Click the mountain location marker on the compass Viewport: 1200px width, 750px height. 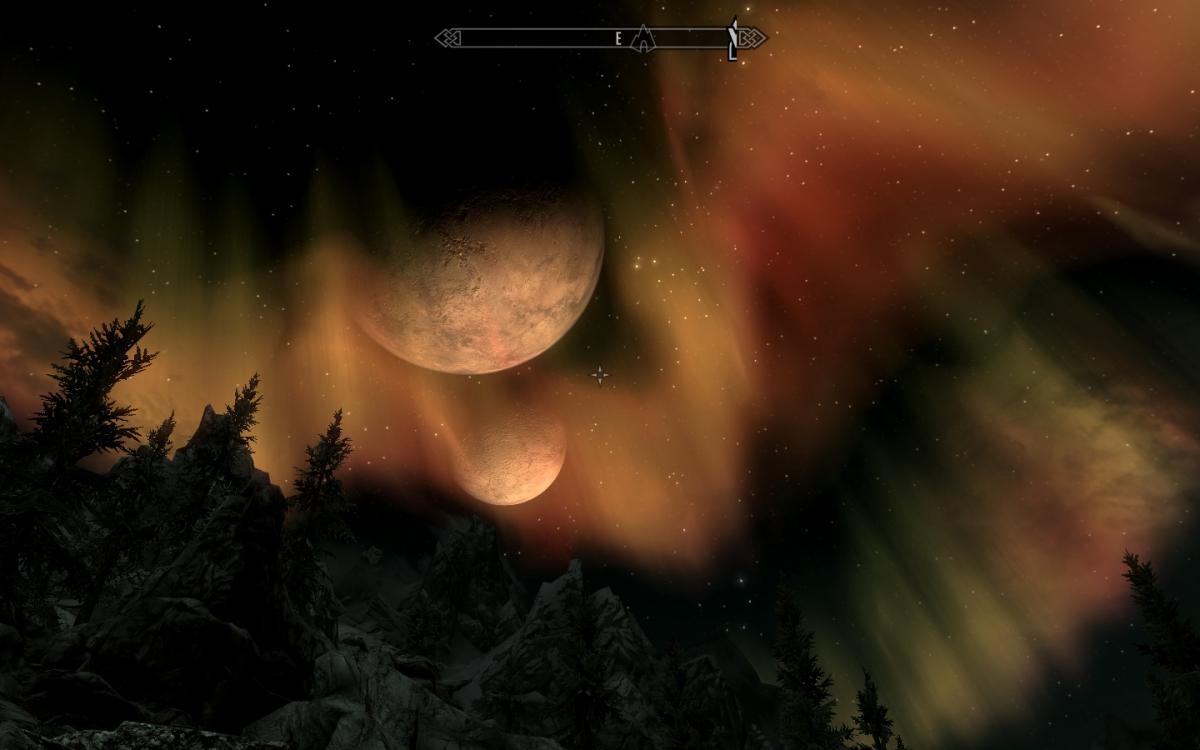tap(644, 38)
